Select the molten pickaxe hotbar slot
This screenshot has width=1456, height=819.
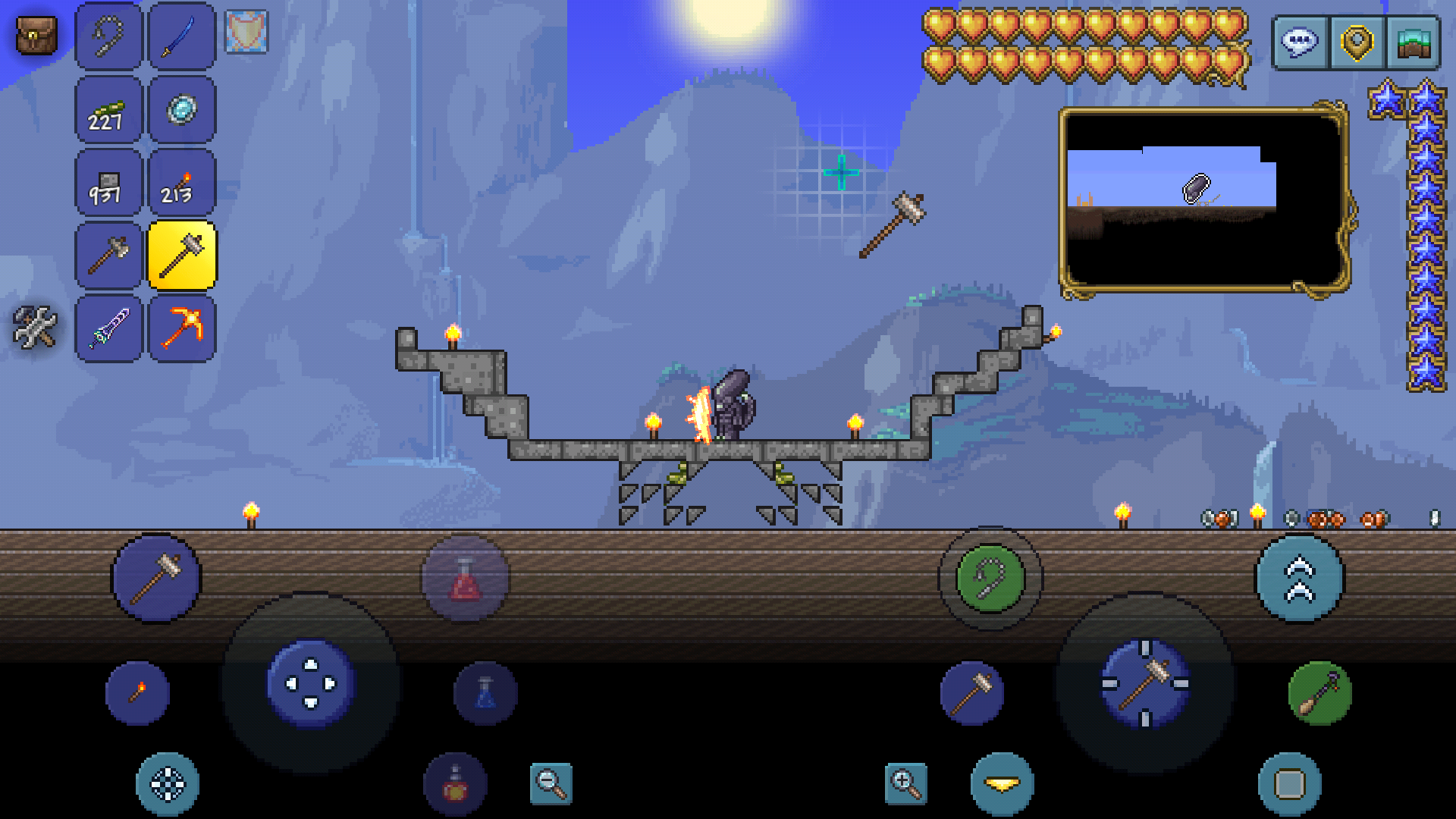pos(182,328)
